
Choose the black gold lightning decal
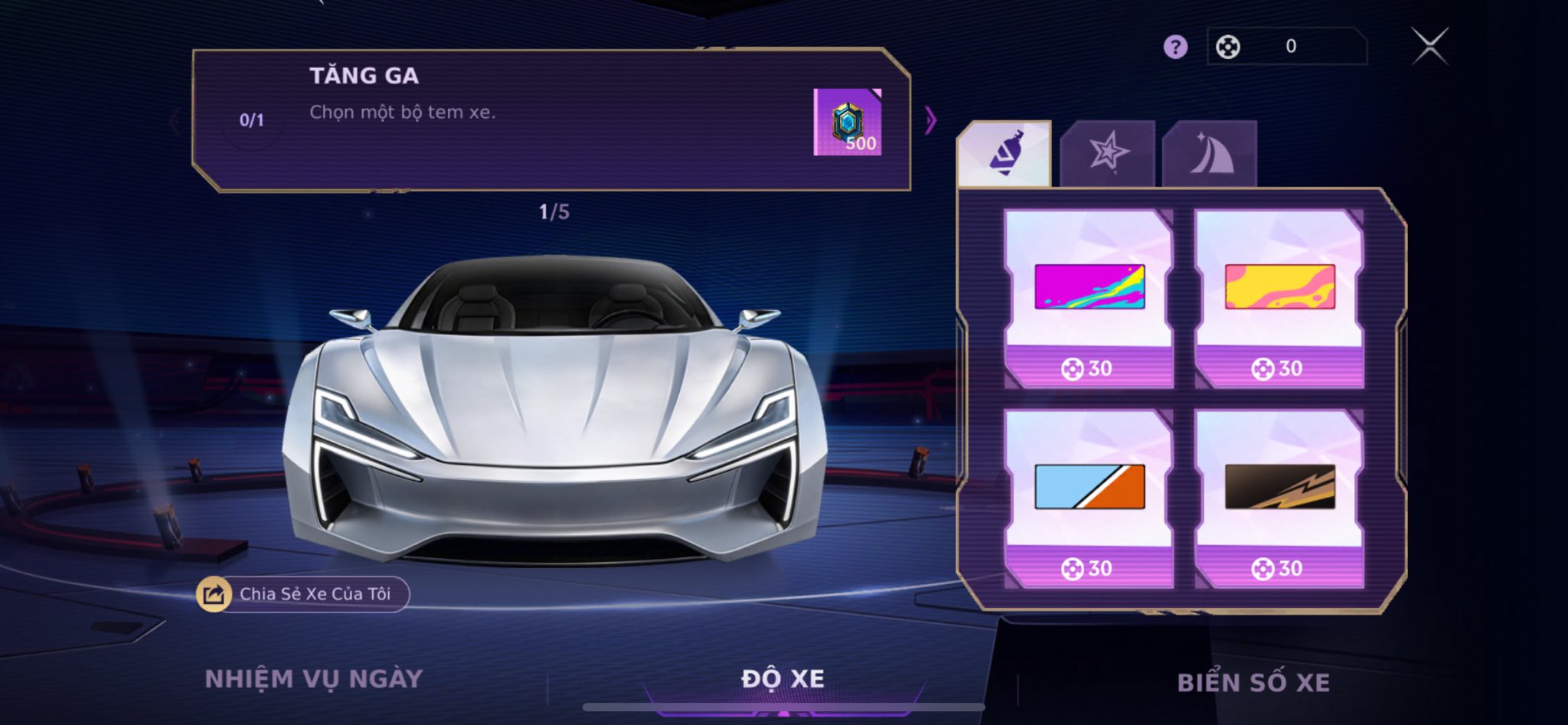pos(1279,498)
